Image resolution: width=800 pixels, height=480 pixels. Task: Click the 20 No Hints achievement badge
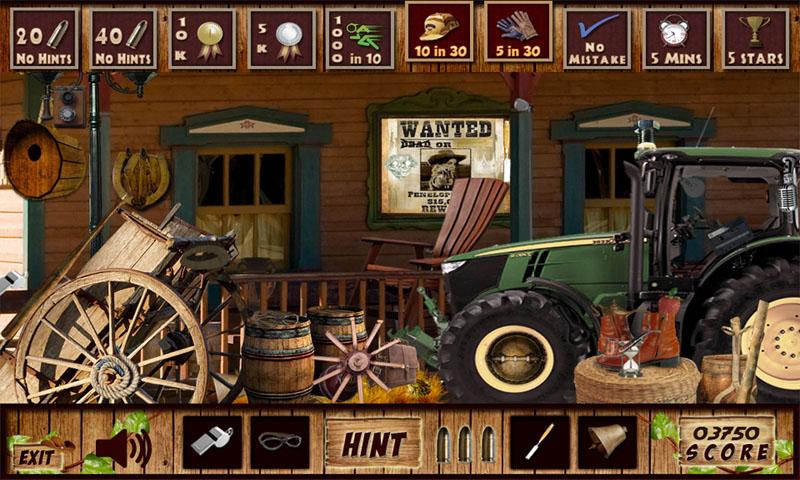point(44,39)
